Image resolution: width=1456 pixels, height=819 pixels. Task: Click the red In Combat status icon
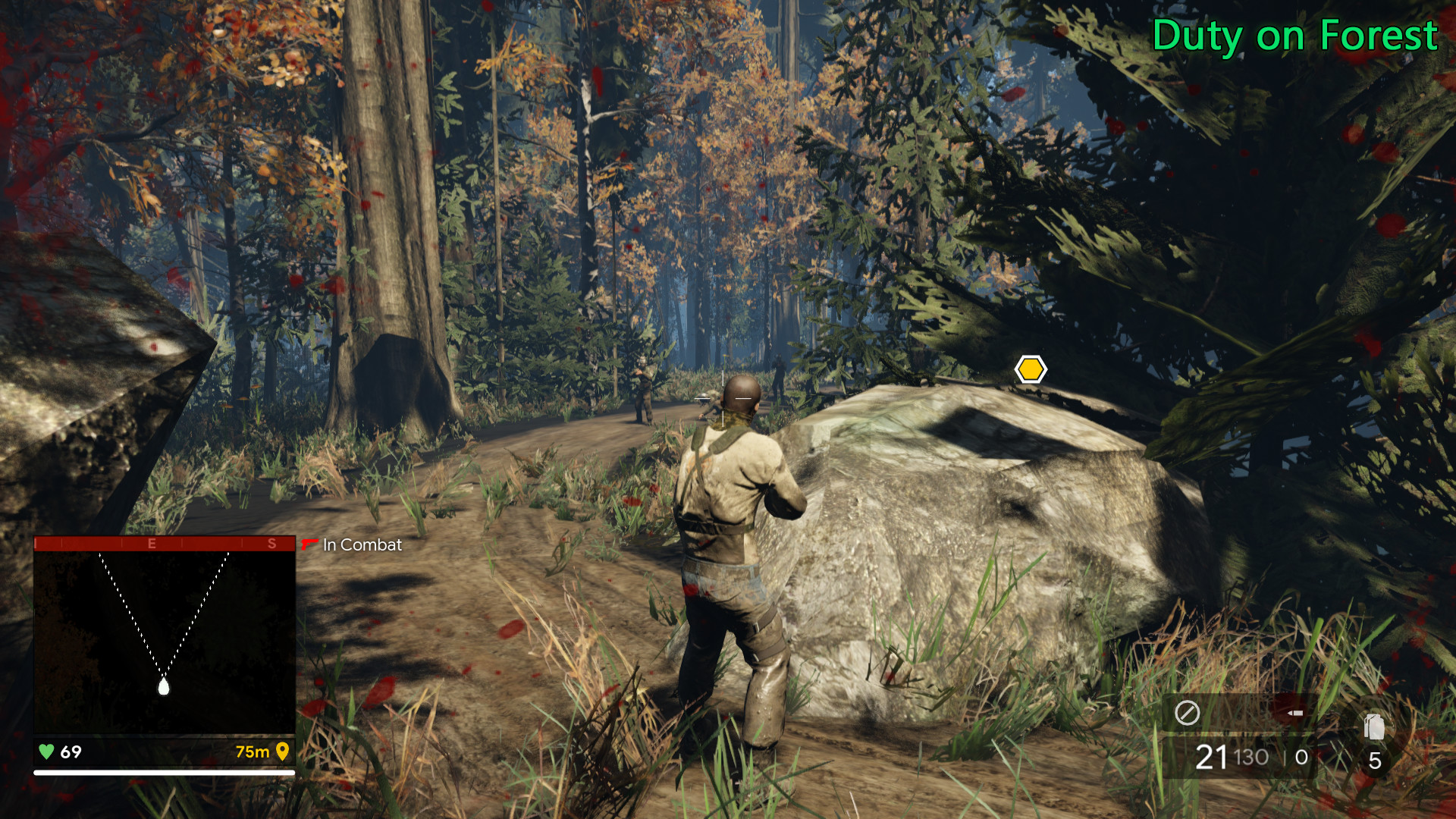click(309, 544)
